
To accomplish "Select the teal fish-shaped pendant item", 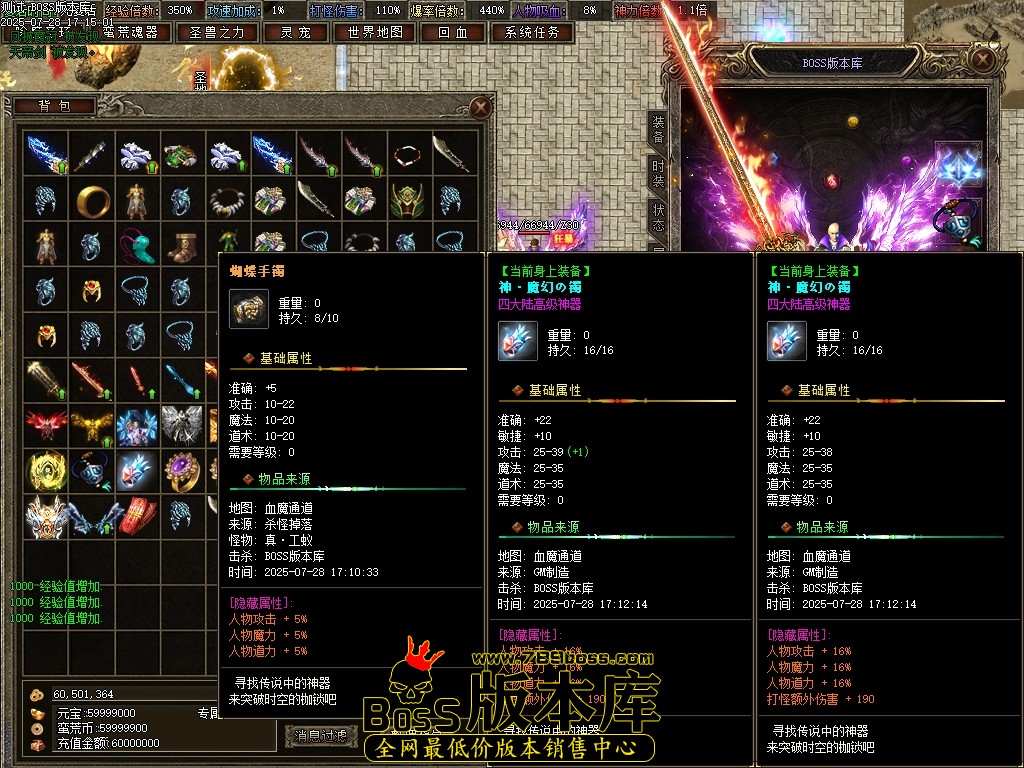I will click(137, 244).
